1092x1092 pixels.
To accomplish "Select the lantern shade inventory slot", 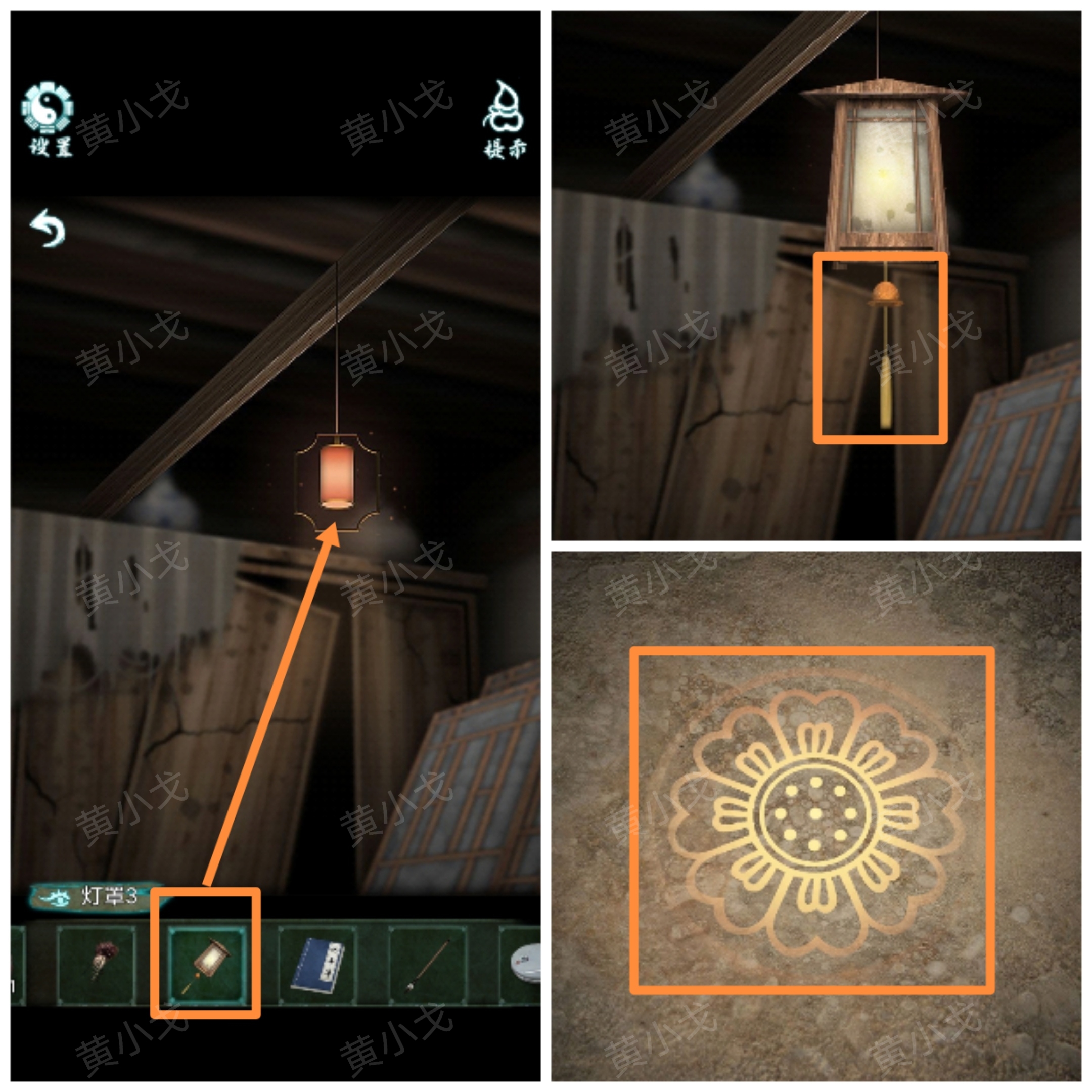I will [x=207, y=964].
